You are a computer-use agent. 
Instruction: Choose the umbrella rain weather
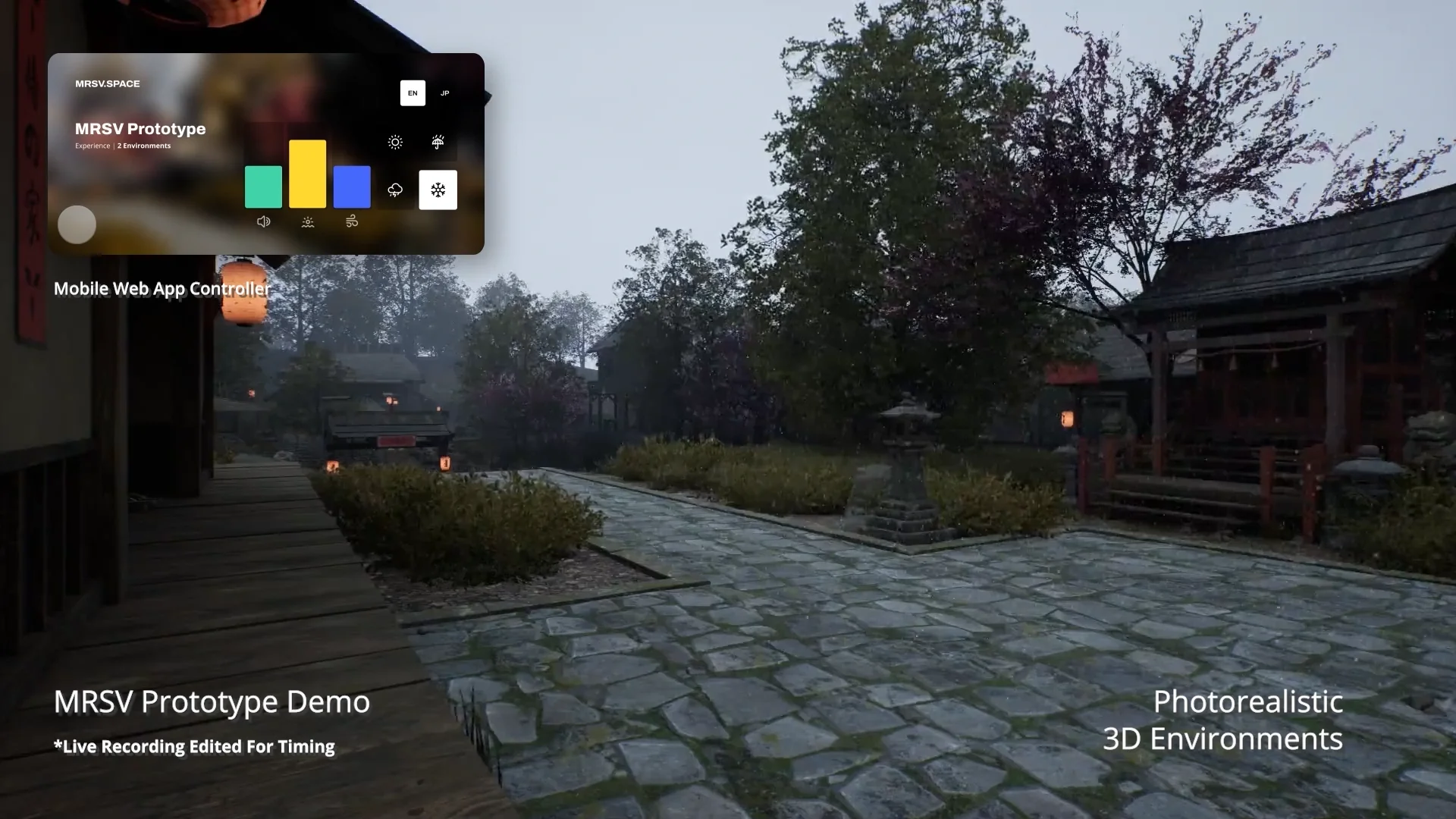pyautogui.click(x=438, y=143)
